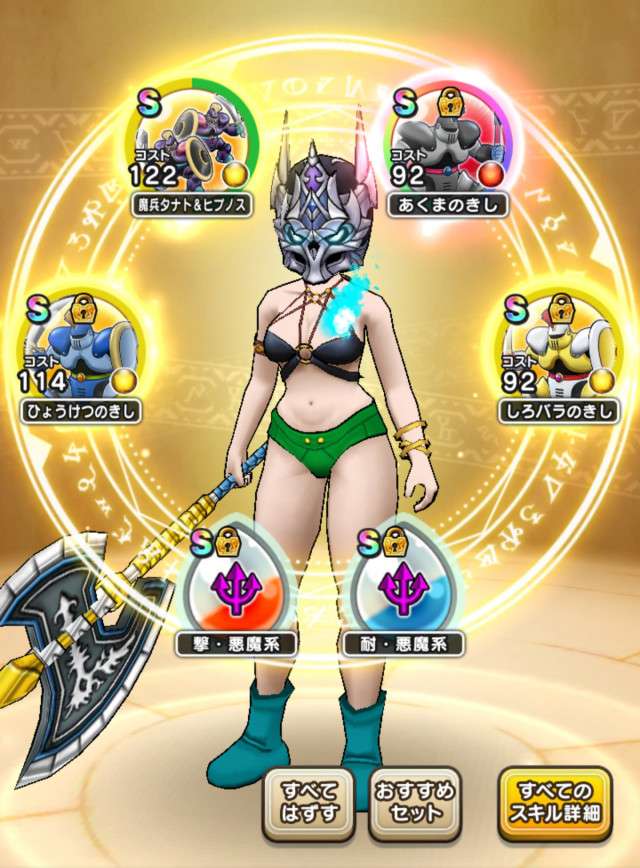The height and width of the screenshot is (868, 640).
Task: Apply the おすすめセット recommended set
Action: coord(414,801)
